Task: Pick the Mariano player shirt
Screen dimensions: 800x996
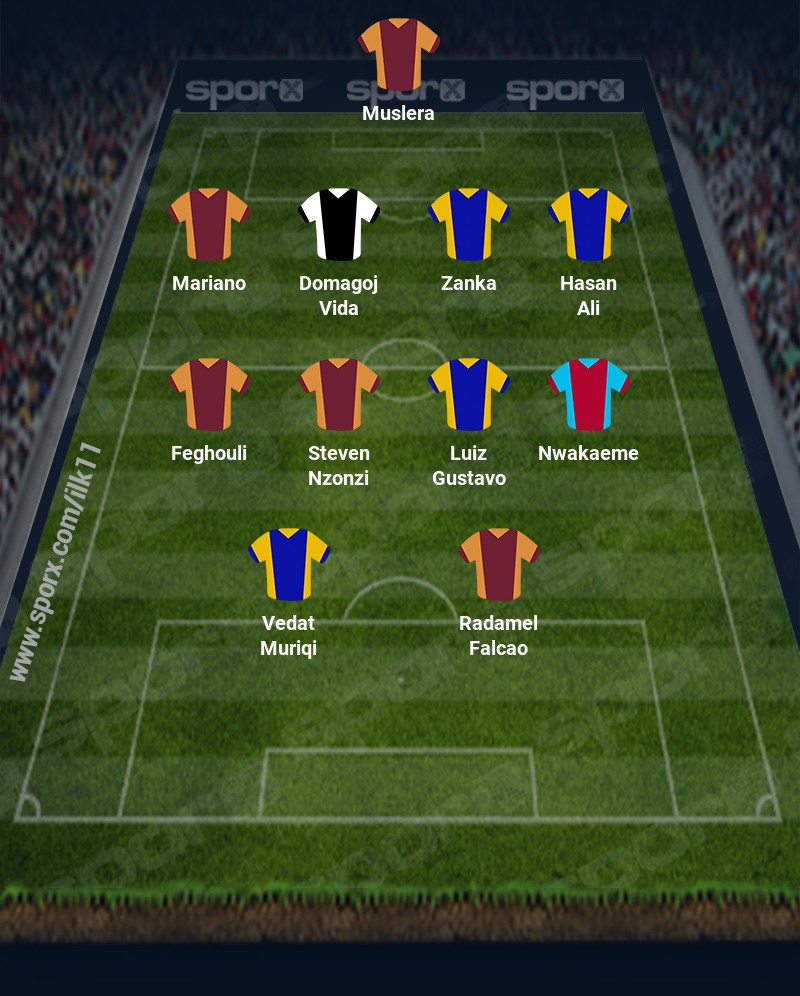Action: coord(209,224)
